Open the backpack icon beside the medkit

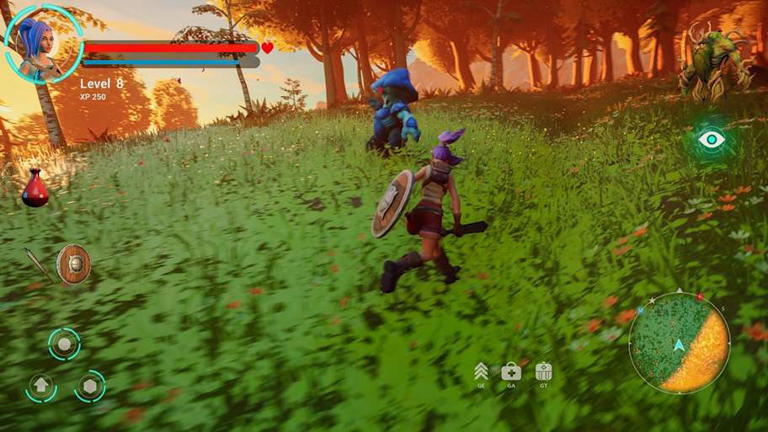click(x=543, y=371)
